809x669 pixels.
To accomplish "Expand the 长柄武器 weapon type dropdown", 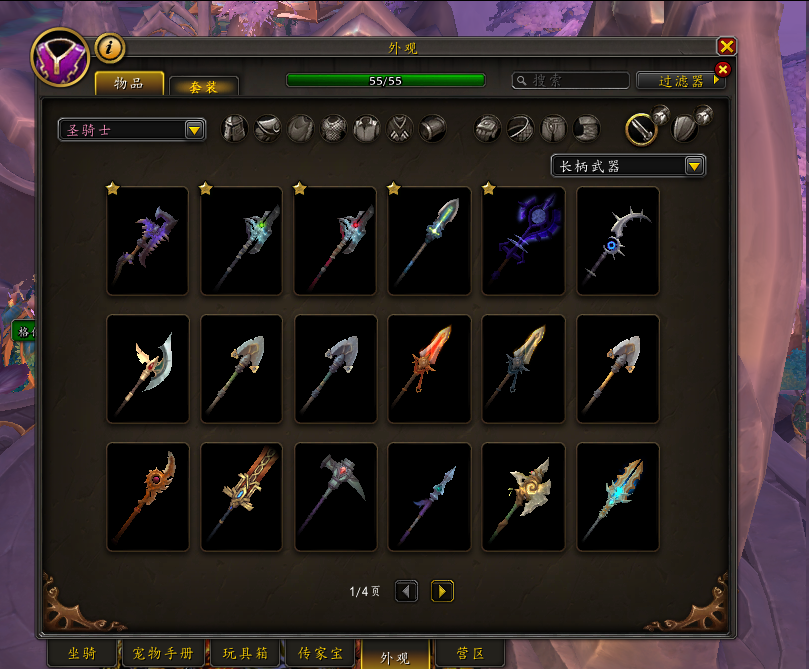I will point(628,166).
